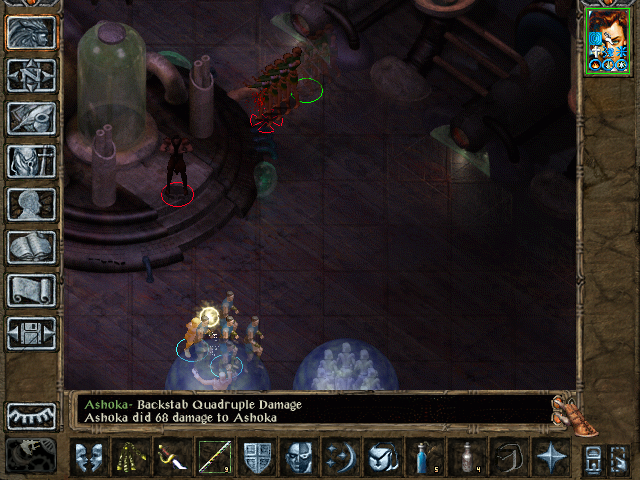This screenshot has height=480, width=640.
Task: Use the blue potion quick item
Action: (423, 457)
